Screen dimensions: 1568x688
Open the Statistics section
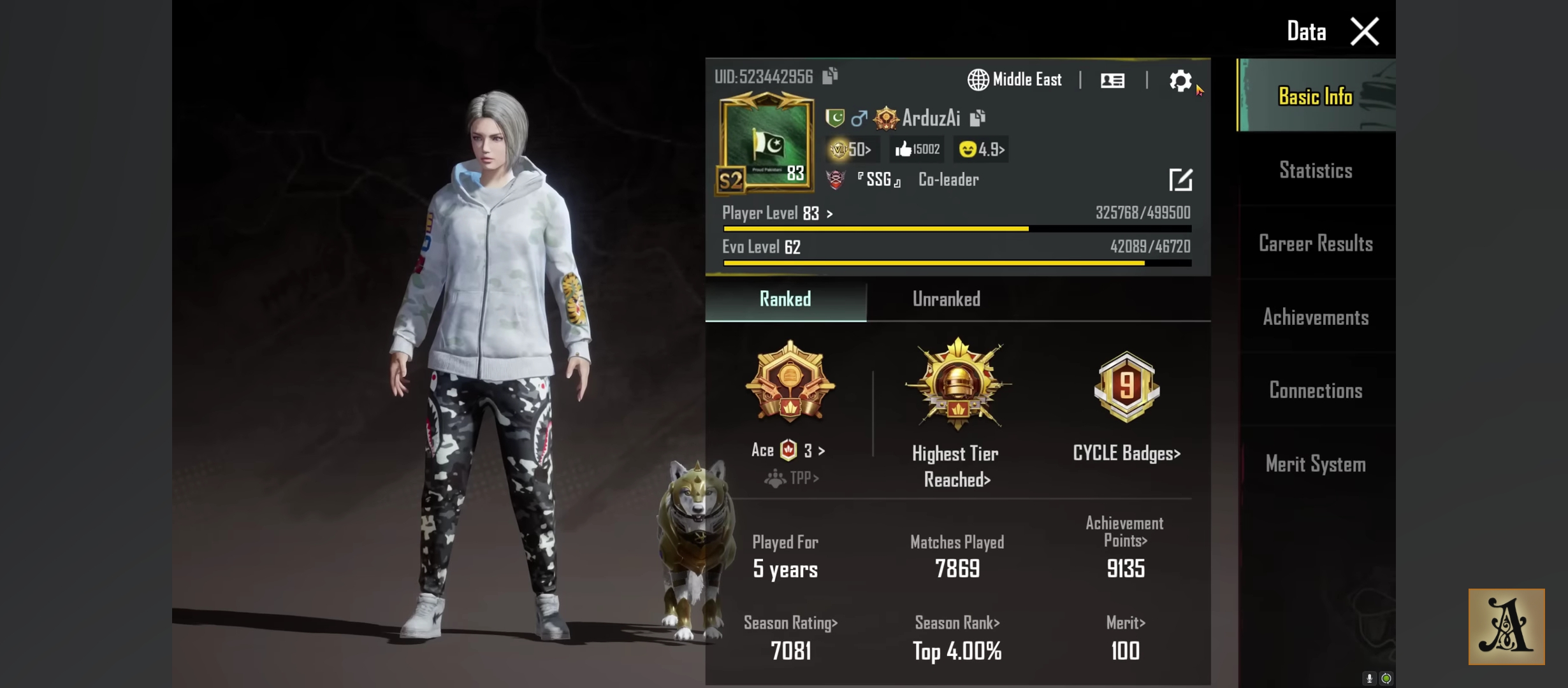(1316, 170)
